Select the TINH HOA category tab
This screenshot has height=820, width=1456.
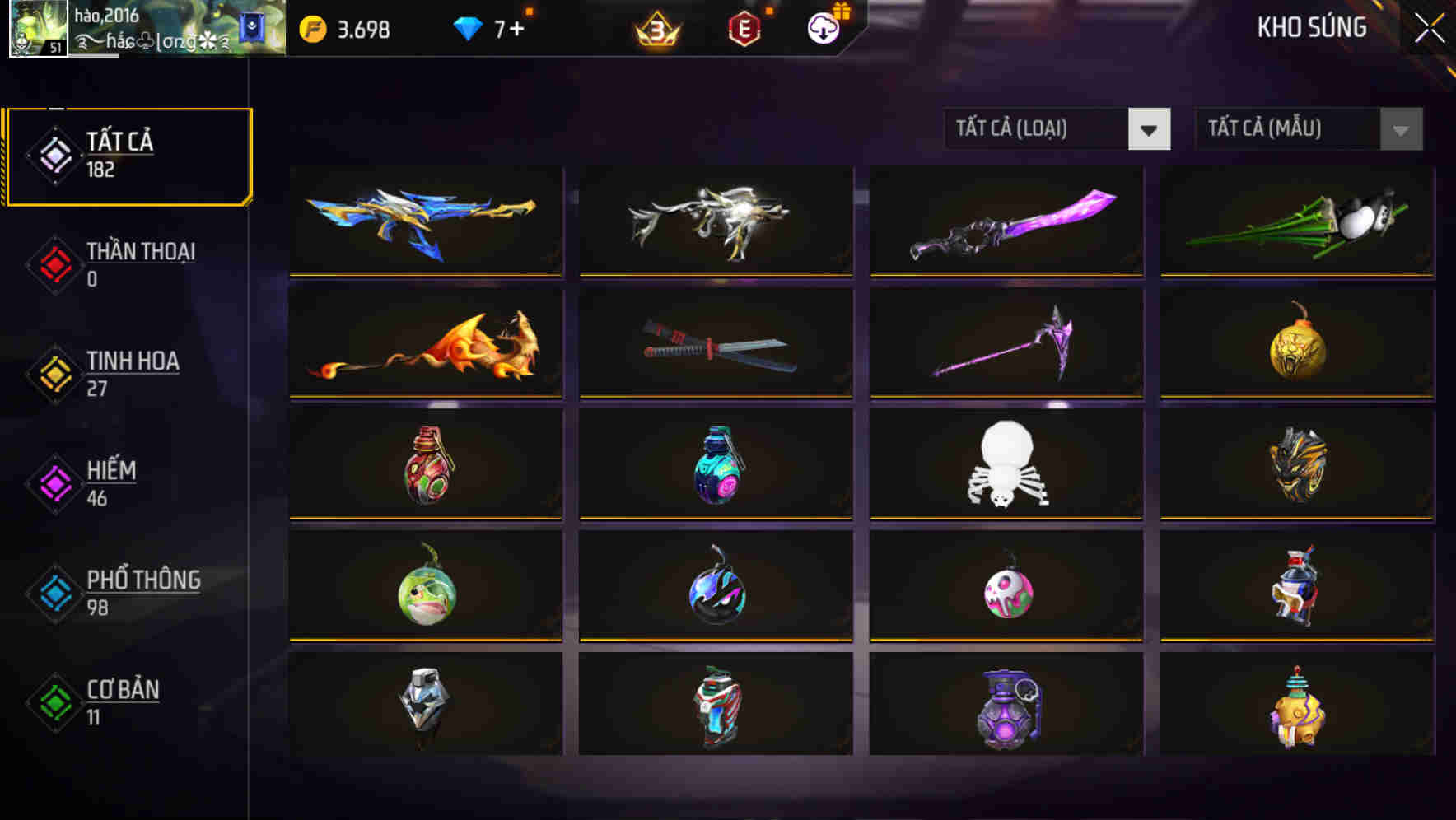tap(124, 372)
